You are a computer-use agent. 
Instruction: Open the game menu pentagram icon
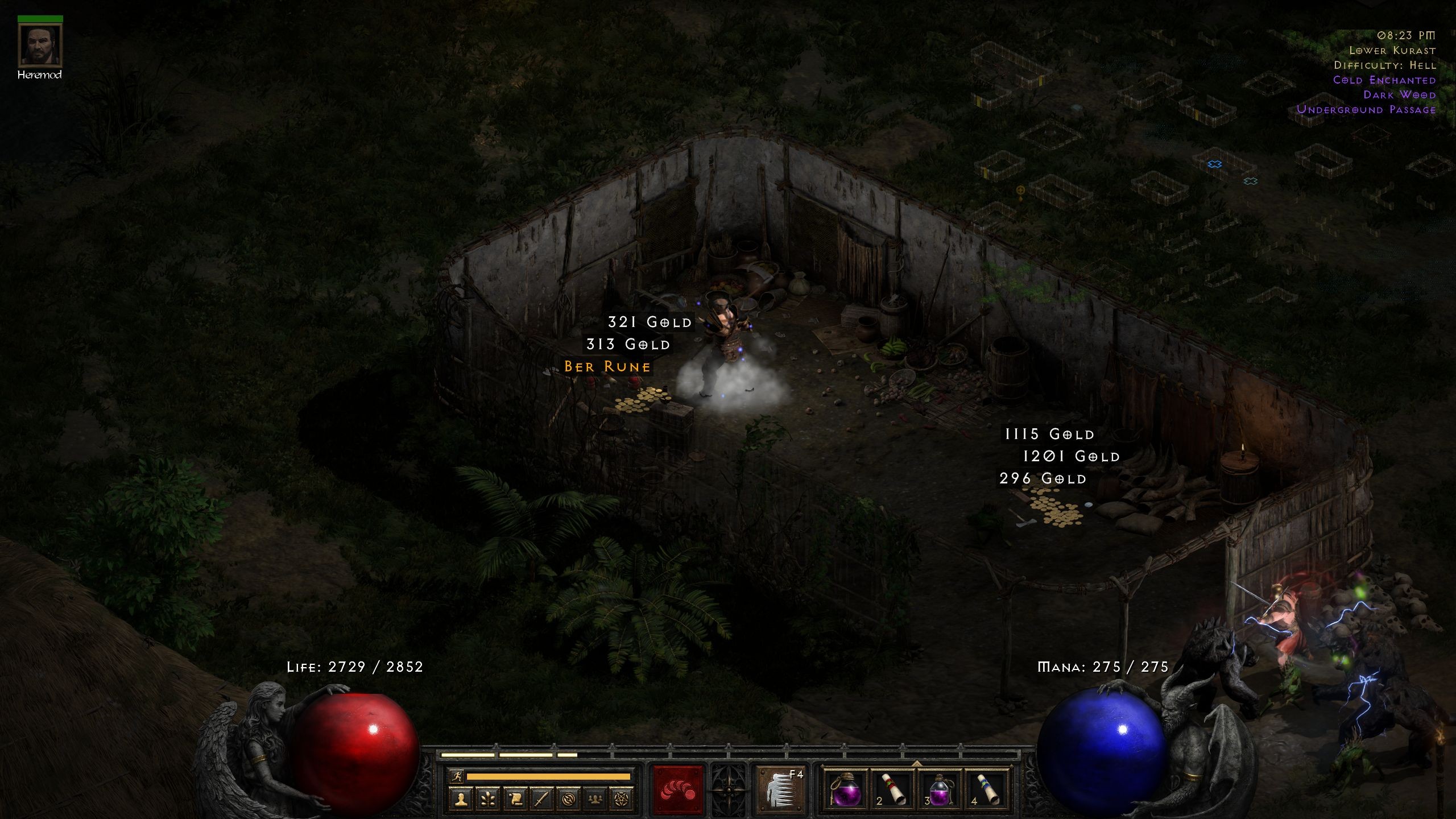click(x=622, y=800)
